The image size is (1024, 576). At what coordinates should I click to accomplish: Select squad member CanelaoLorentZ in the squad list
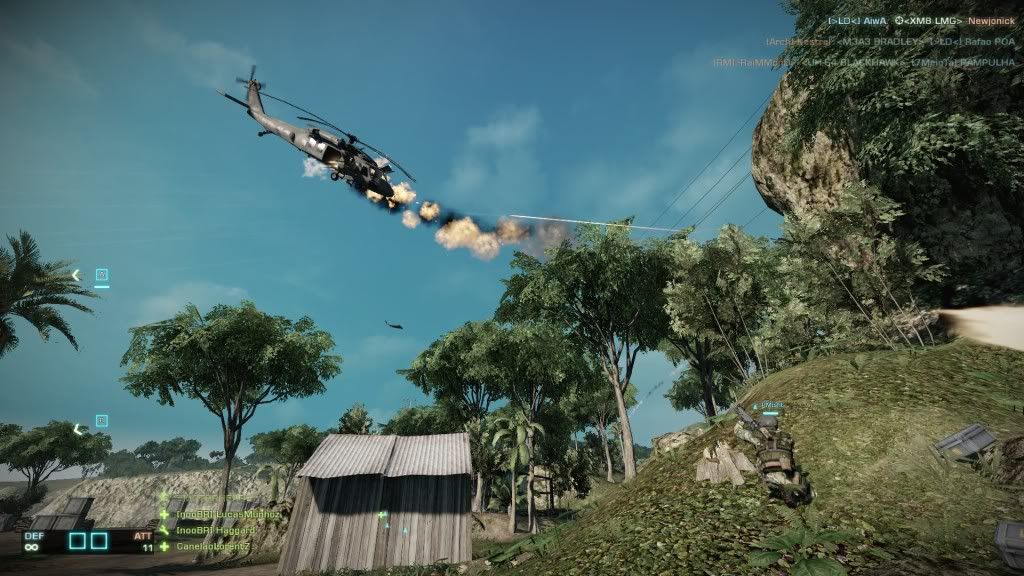point(211,546)
